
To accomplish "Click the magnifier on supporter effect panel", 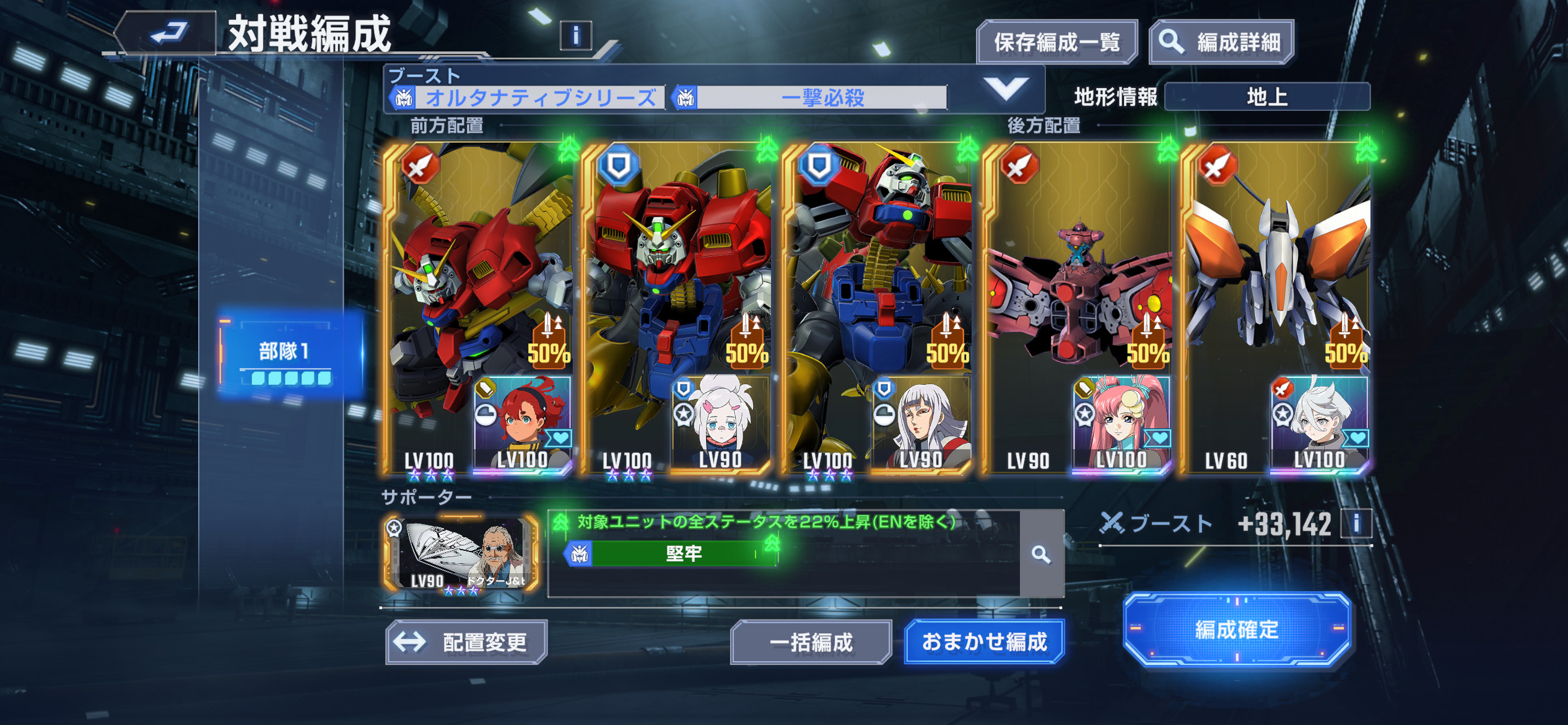I will tap(1041, 554).
